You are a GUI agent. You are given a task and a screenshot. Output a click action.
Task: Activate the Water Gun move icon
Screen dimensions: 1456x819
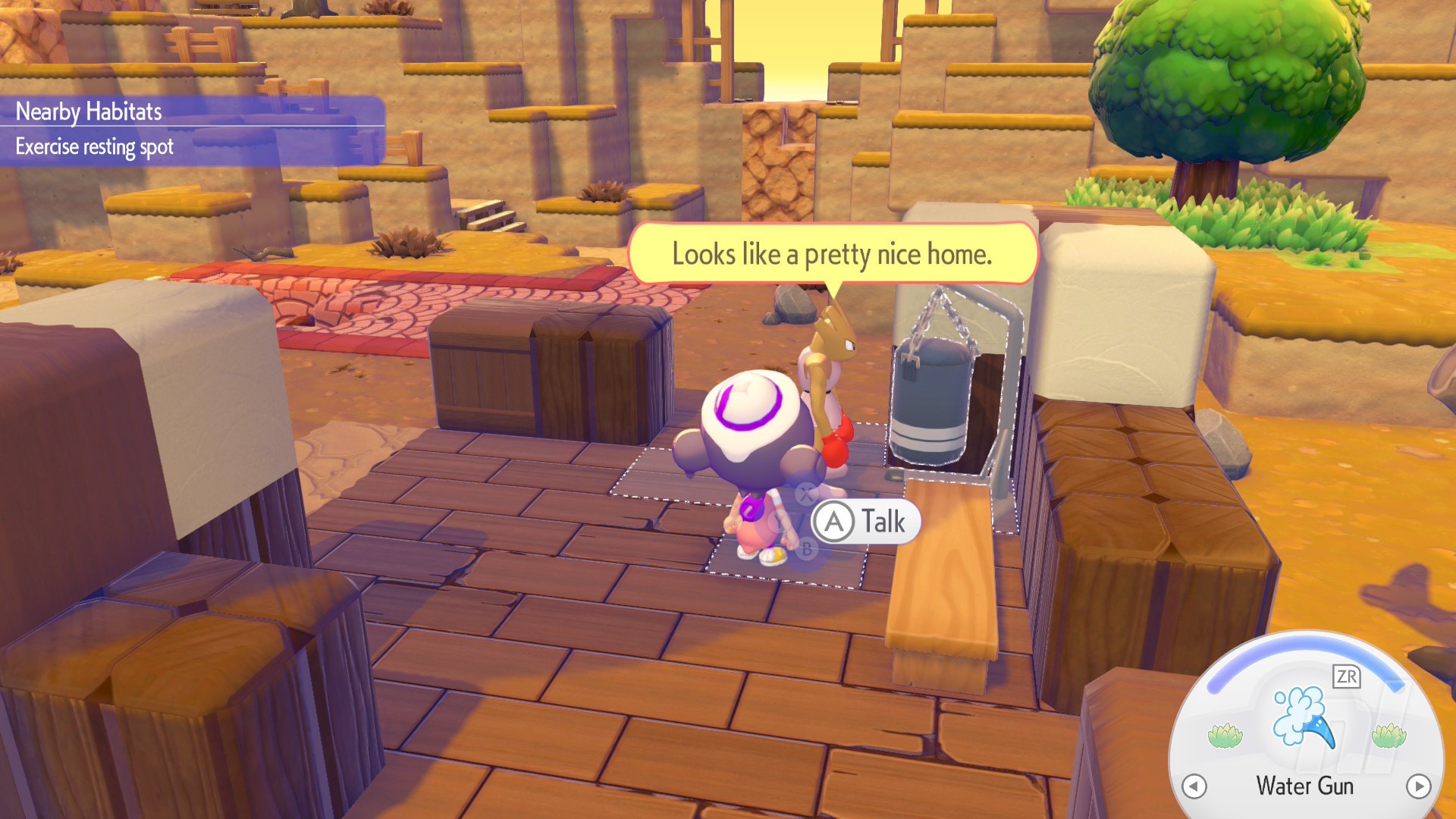[x=1304, y=717]
